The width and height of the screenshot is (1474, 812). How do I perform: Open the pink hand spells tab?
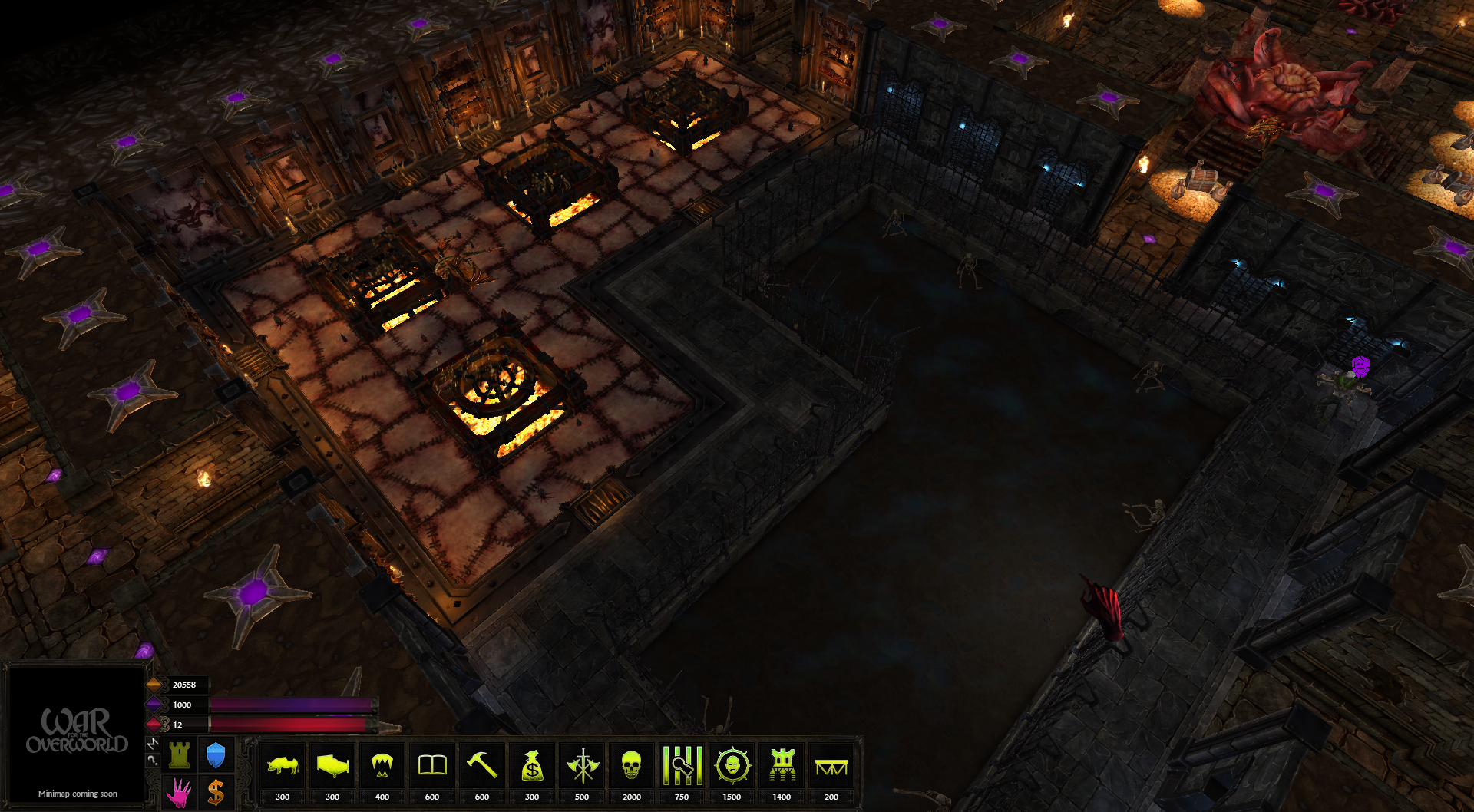pyautogui.click(x=180, y=792)
